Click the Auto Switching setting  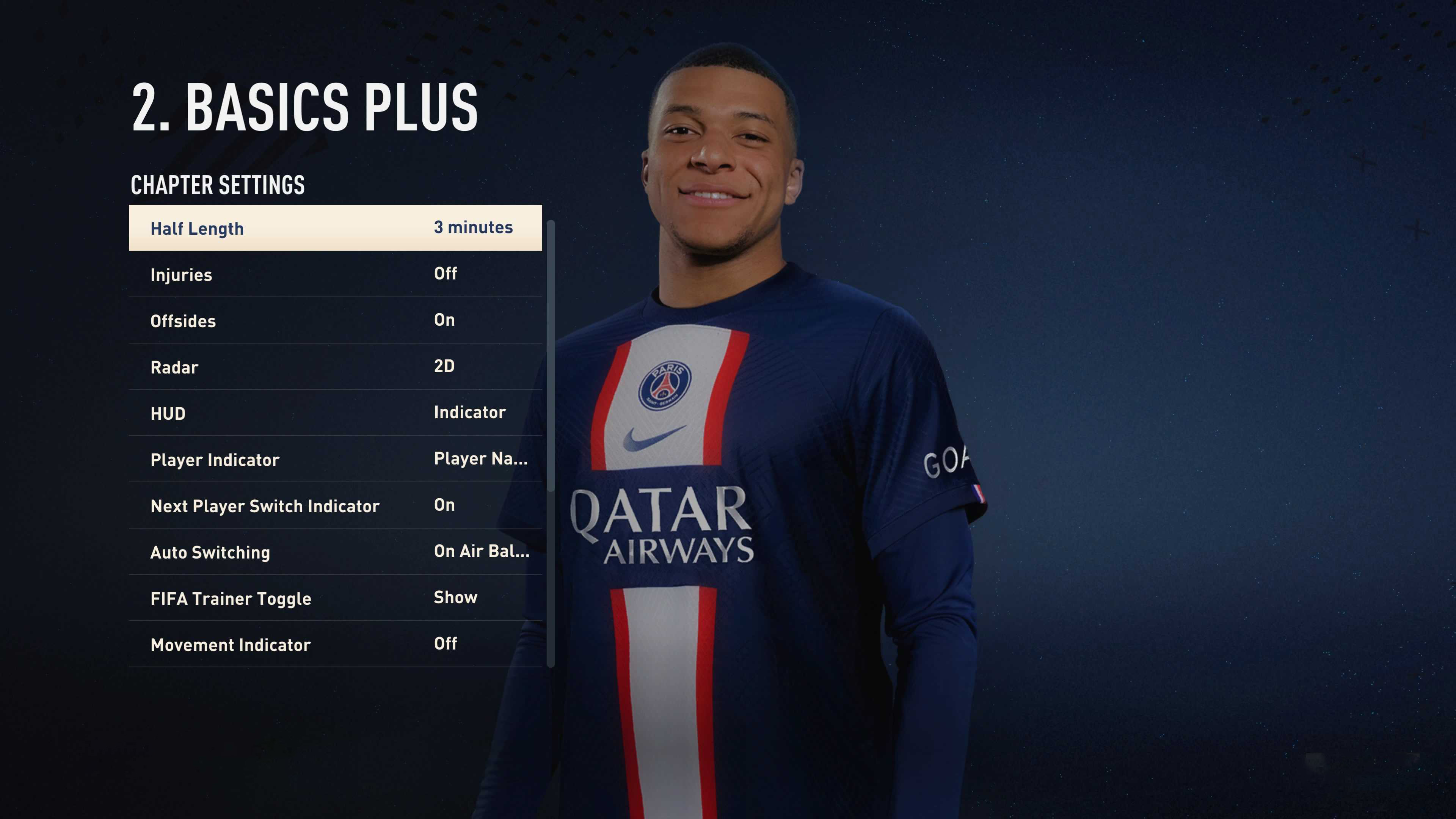point(334,552)
